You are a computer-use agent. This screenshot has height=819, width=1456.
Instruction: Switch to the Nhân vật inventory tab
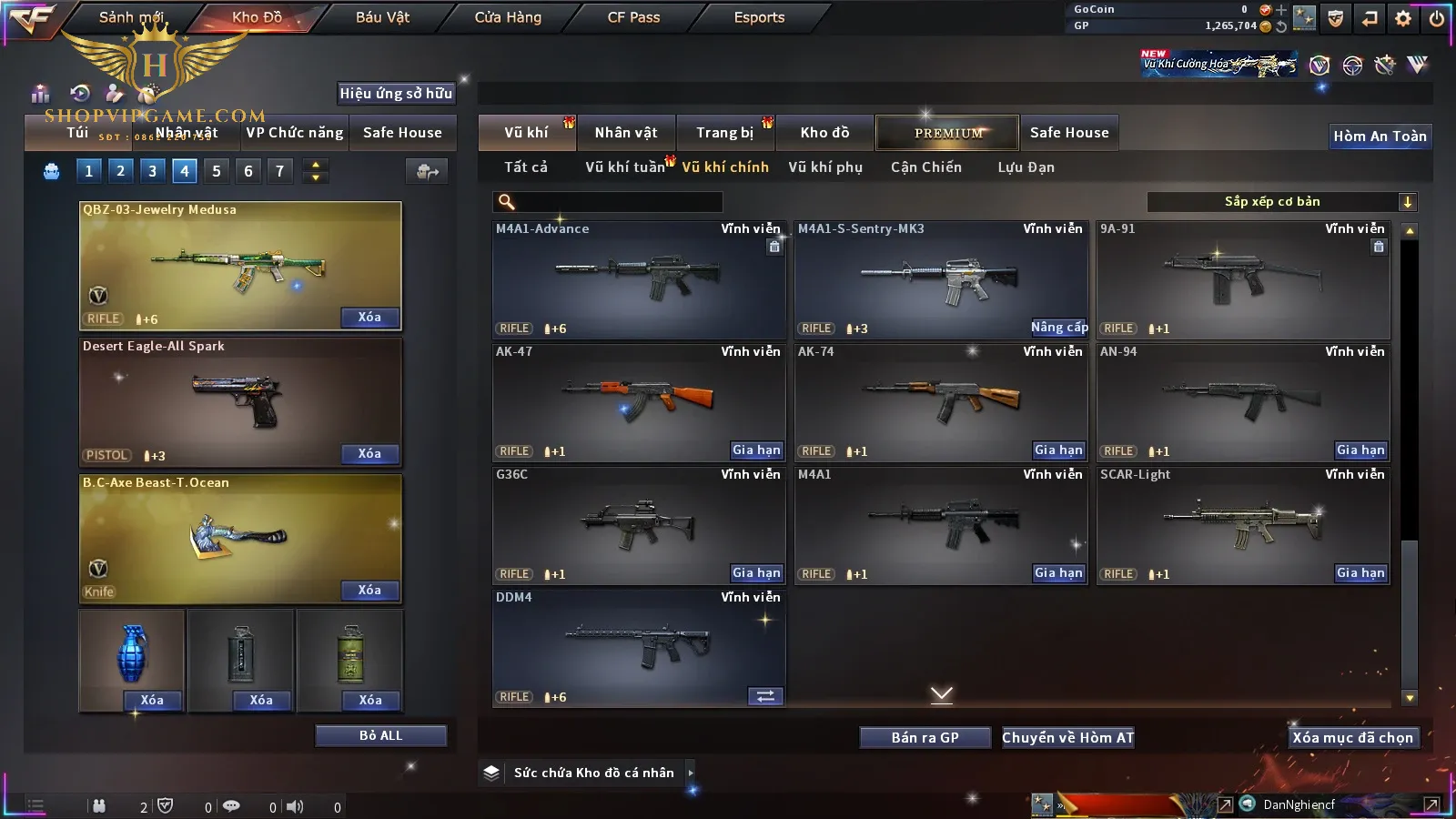point(626,133)
